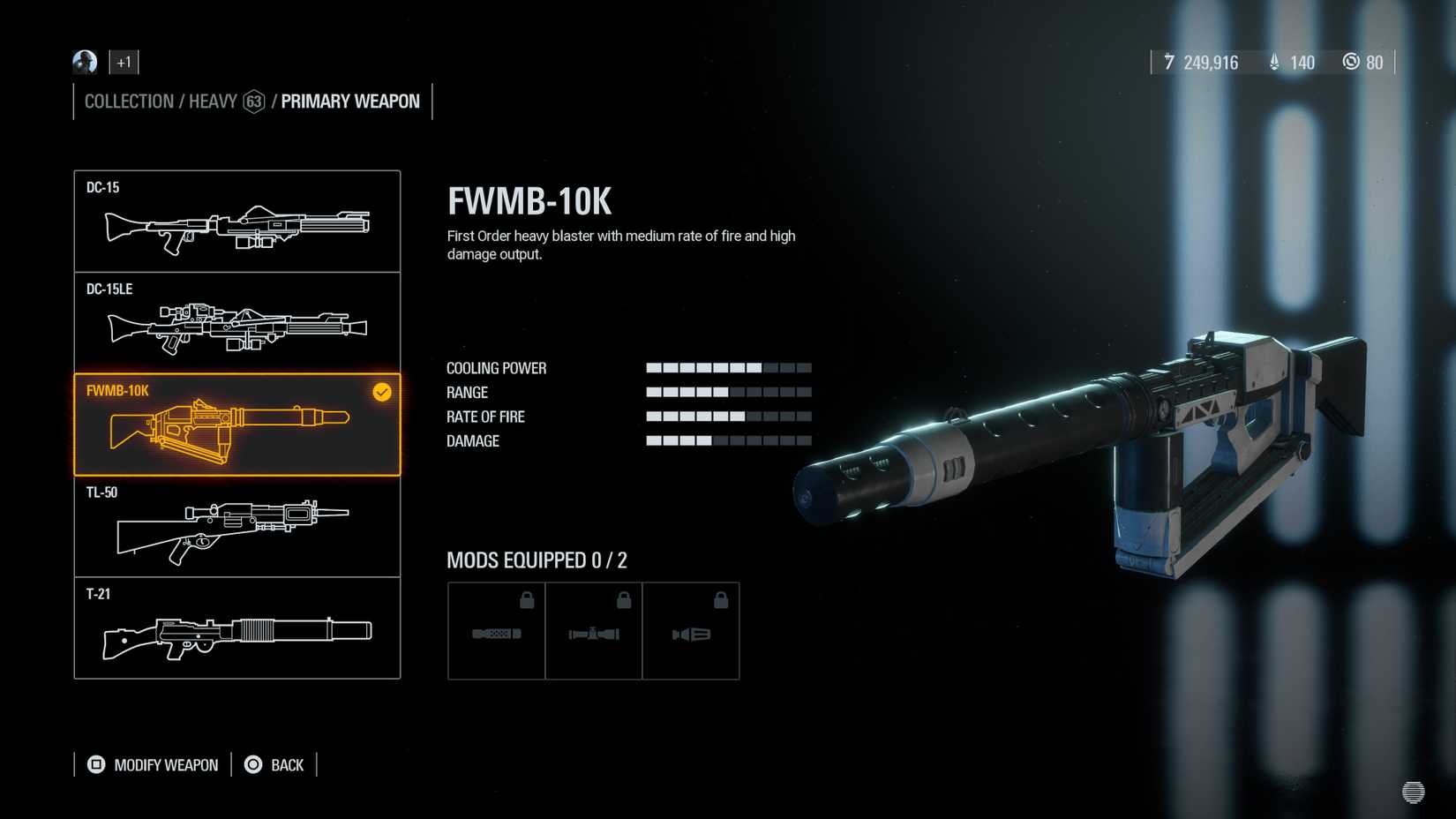
Task: Click the player avatar icon
Action: tap(84, 62)
